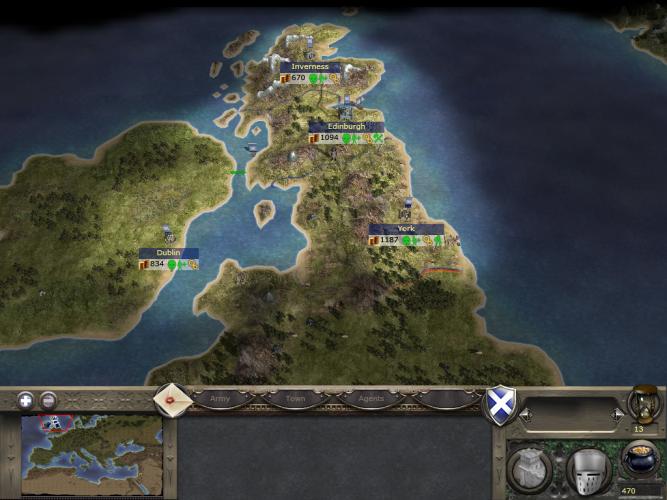Choose the York settlement label
This screenshot has height=500, width=667.
tap(406, 229)
